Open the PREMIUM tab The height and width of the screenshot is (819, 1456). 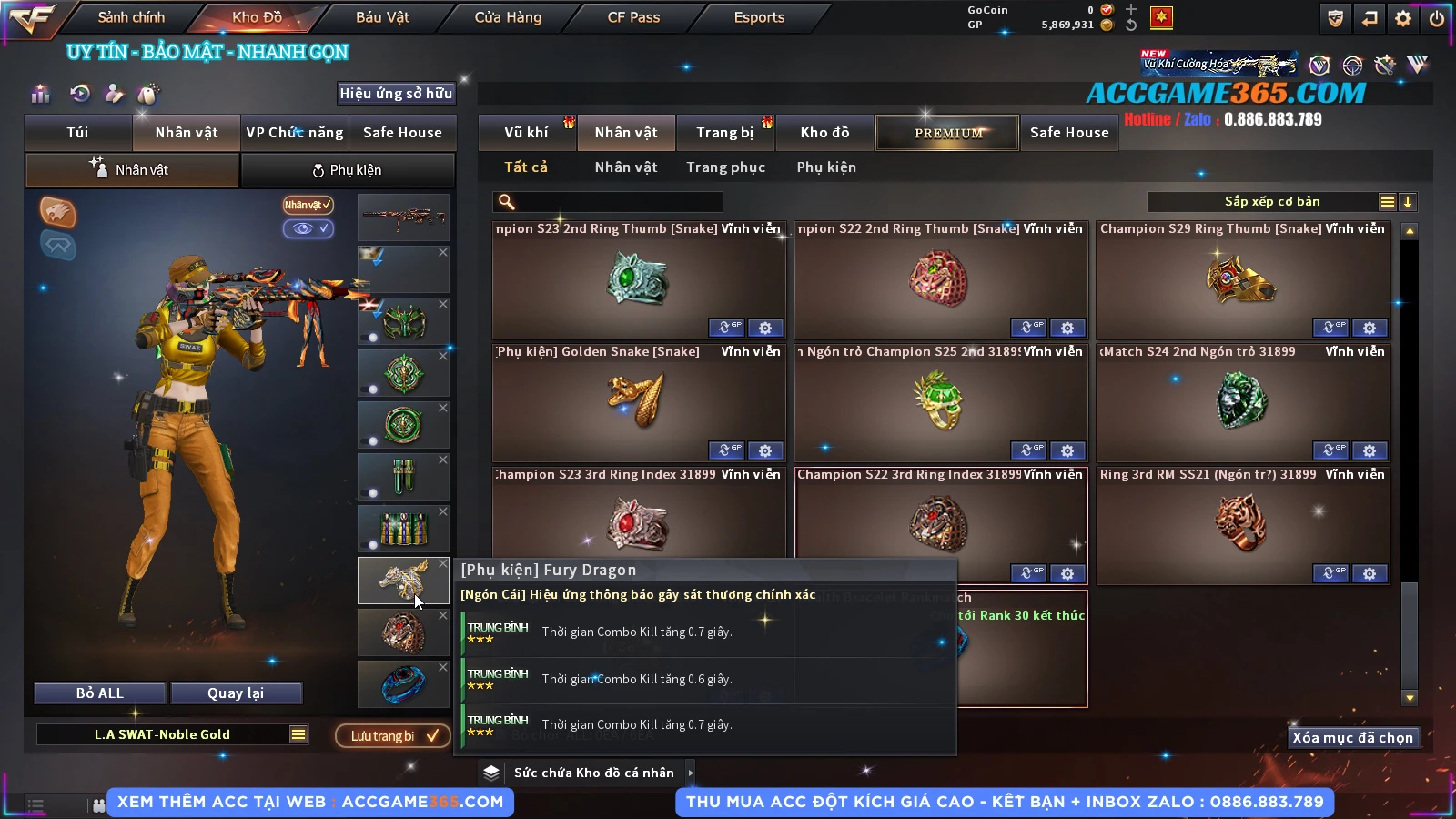tap(948, 133)
